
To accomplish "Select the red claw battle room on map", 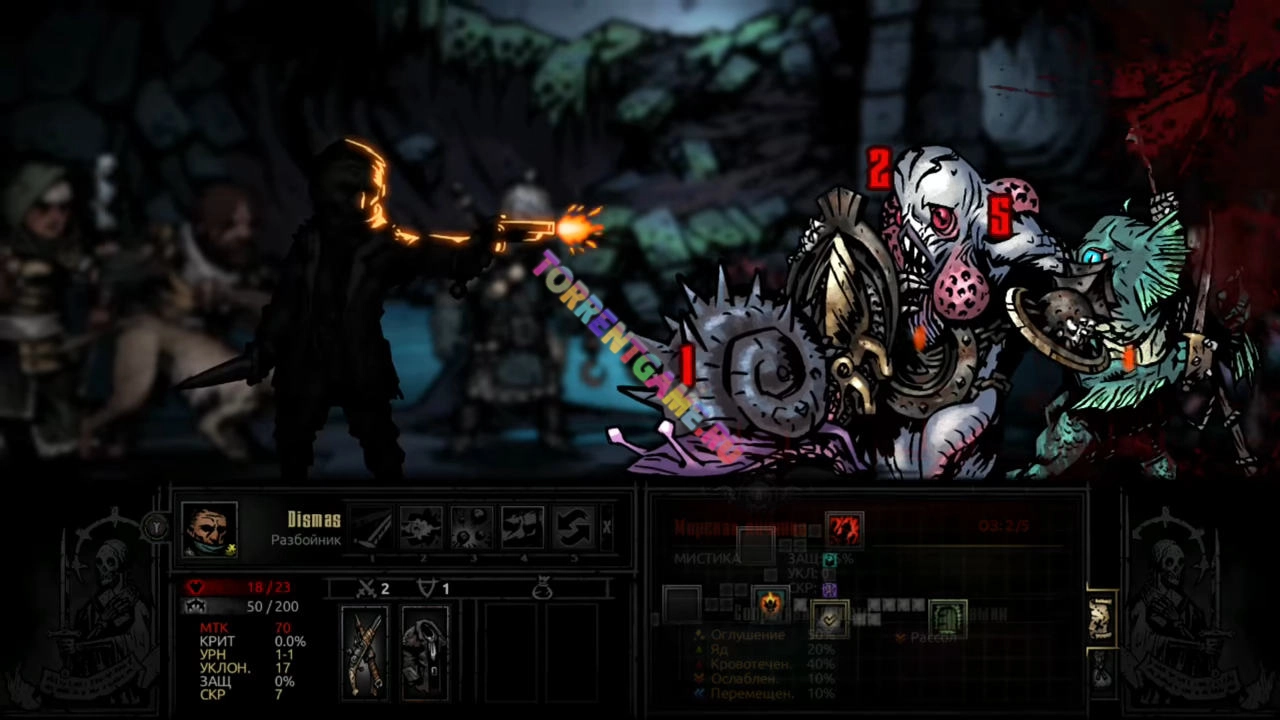I will (x=844, y=528).
